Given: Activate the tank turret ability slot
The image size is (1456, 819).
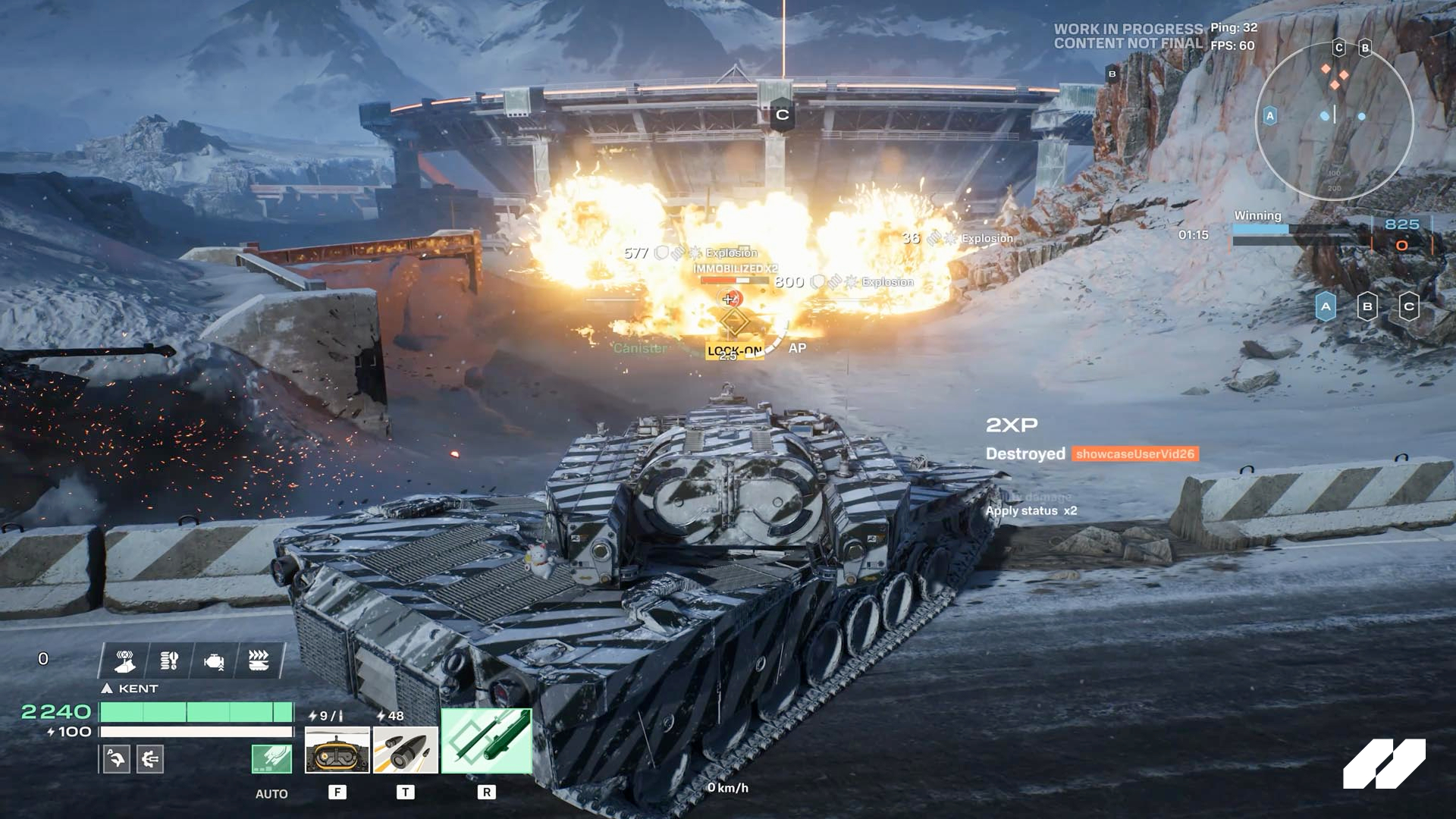Looking at the screenshot, I should pyautogui.click(x=337, y=750).
